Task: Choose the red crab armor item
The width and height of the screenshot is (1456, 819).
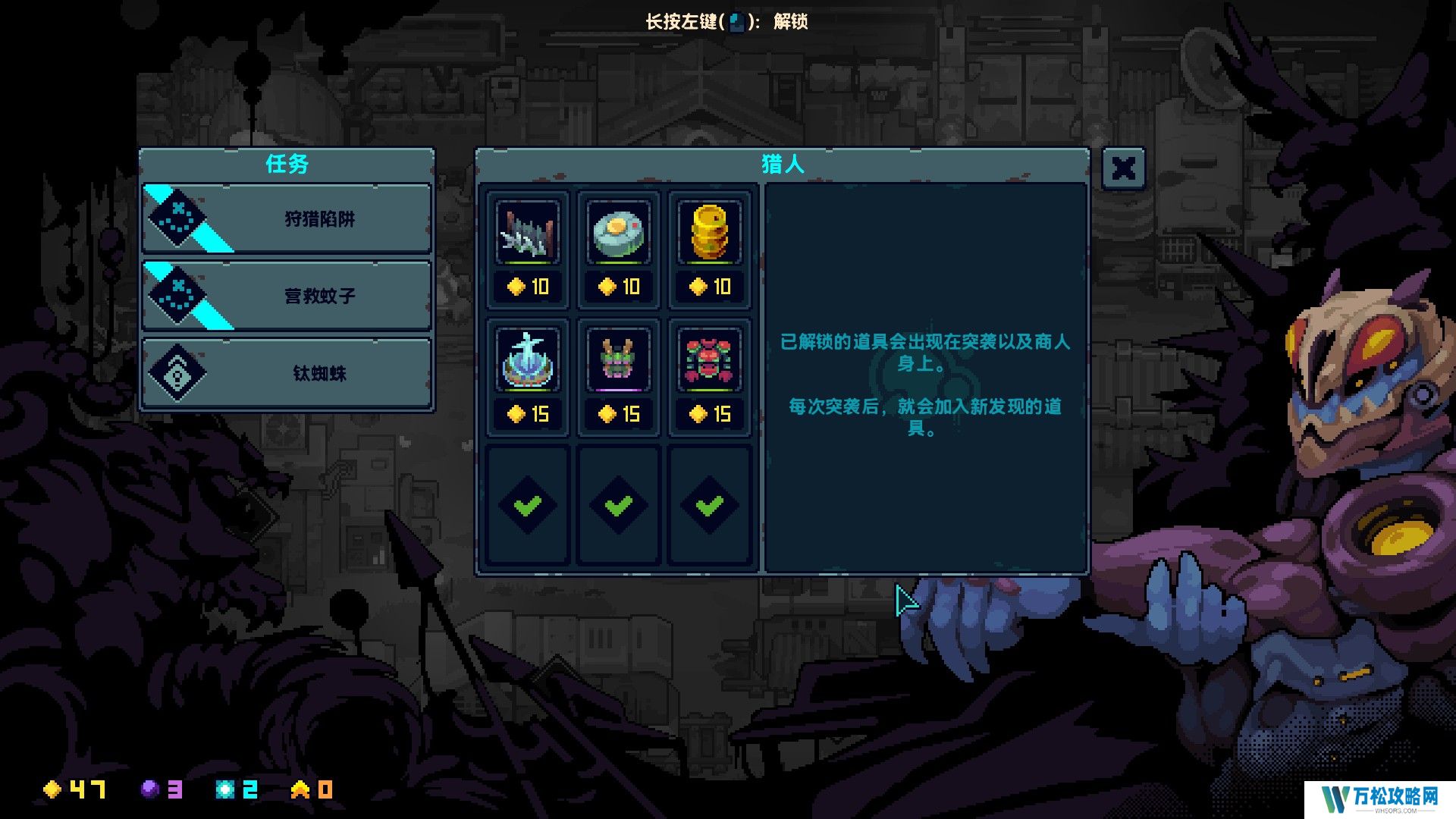Action: [710, 360]
